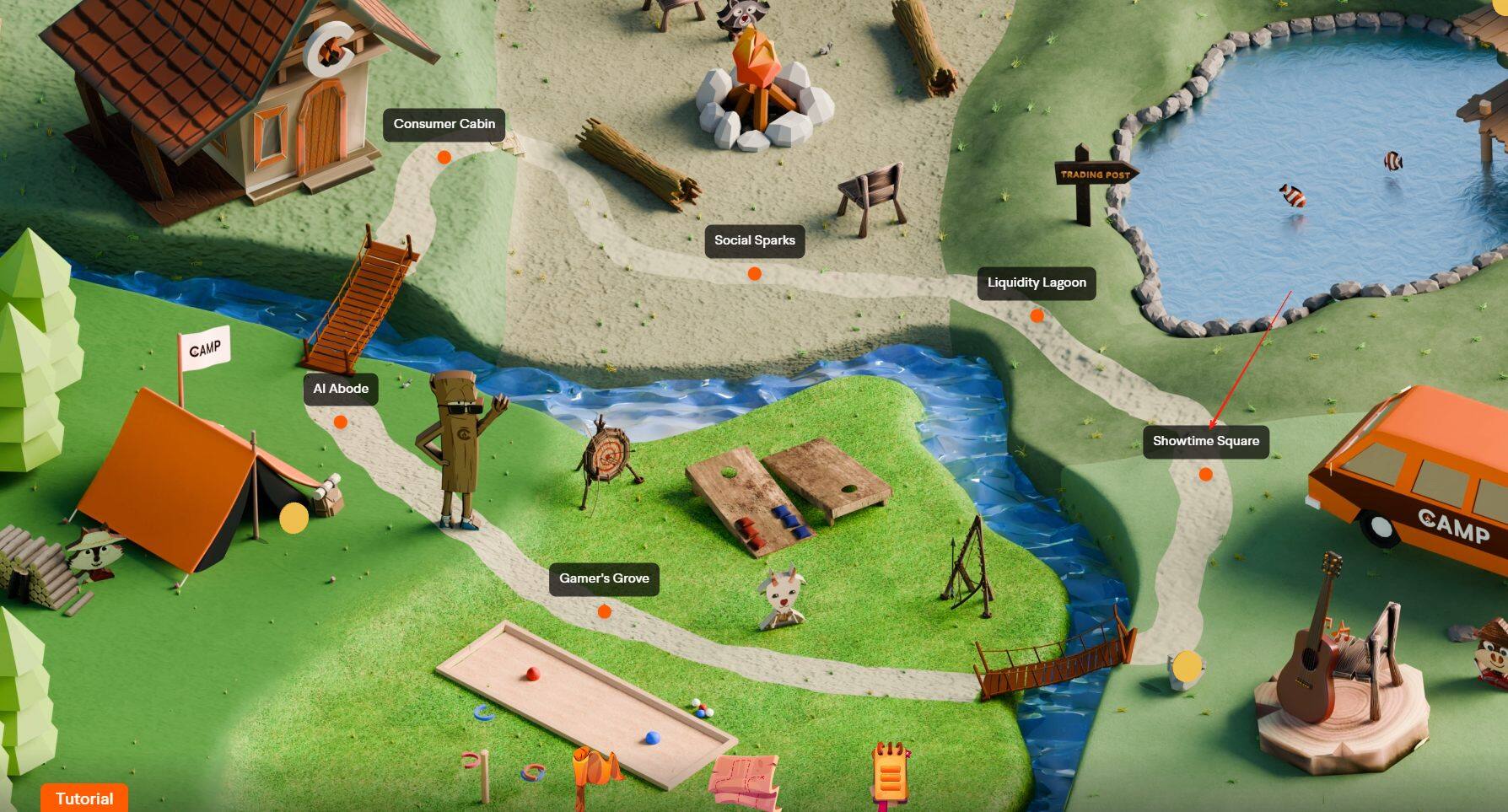Screen dimensions: 1508x812
Task: Click the Consumer Cabin label
Action: (x=444, y=123)
